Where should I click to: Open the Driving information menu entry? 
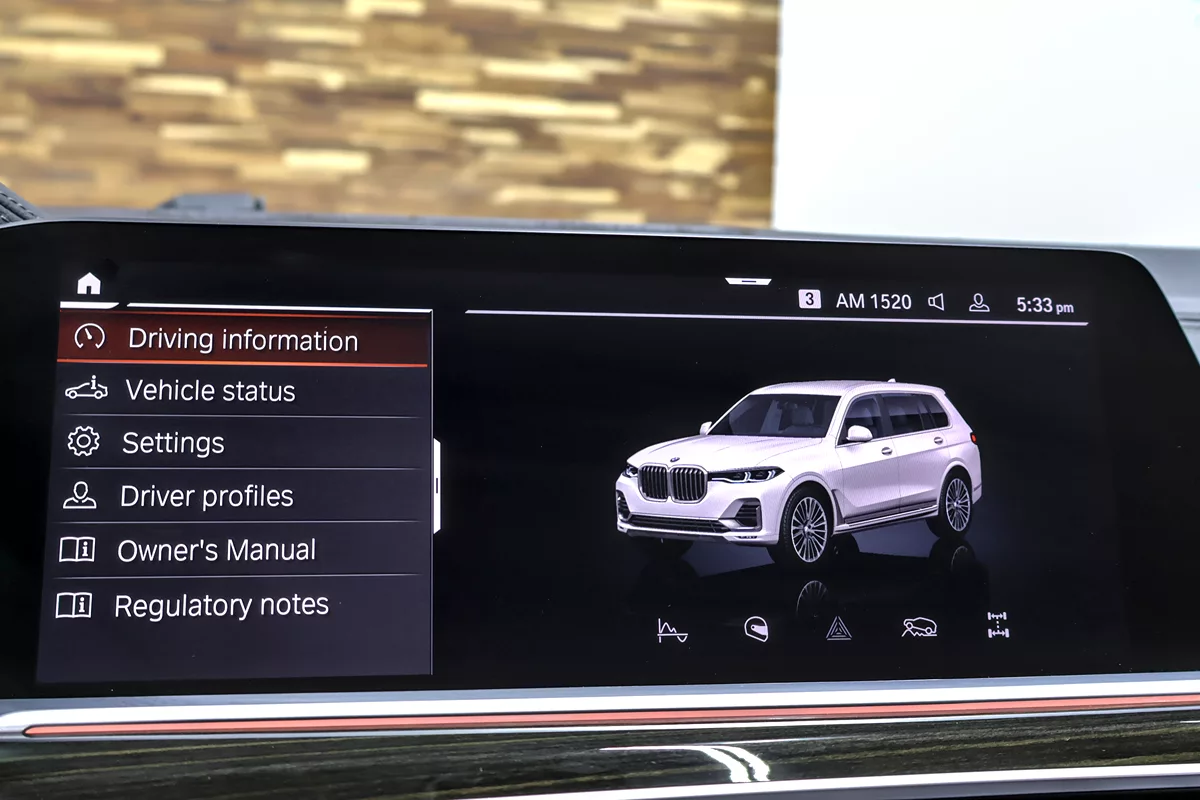click(x=242, y=340)
